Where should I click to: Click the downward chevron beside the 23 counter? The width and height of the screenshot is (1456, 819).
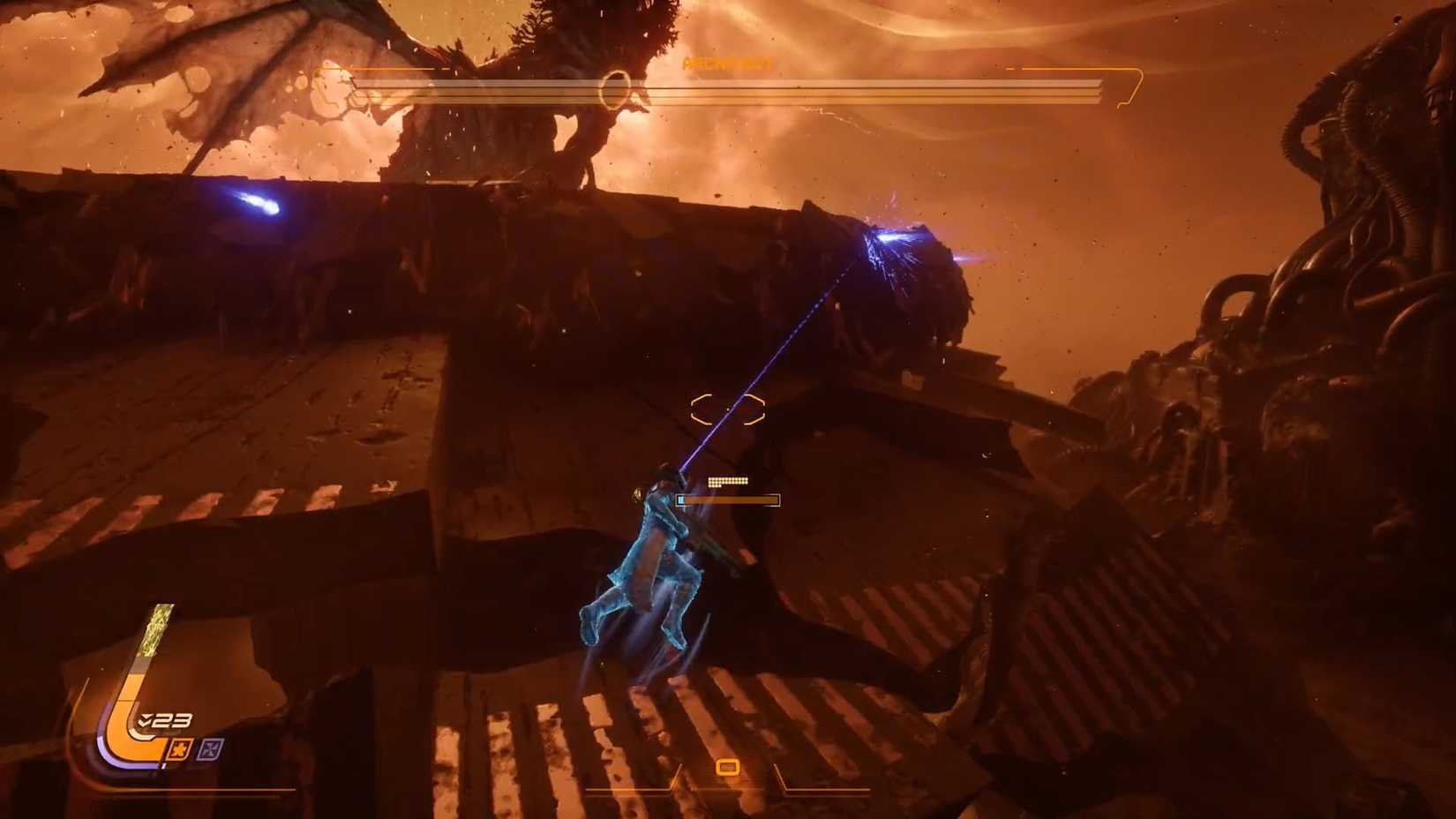point(145,720)
